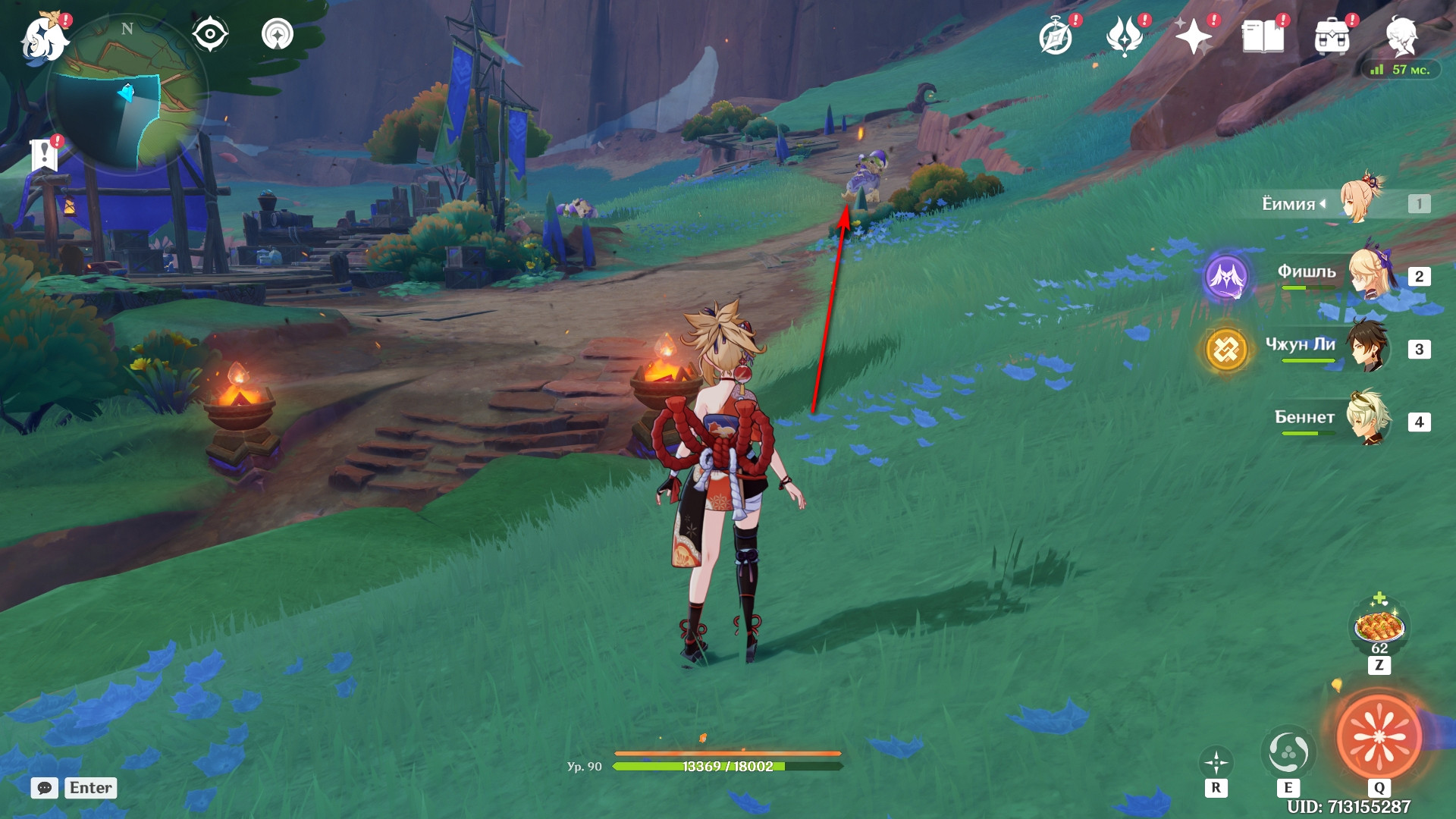Open the adventurer compass events icon
Image resolution: width=1456 pixels, height=819 pixels.
1056,36
